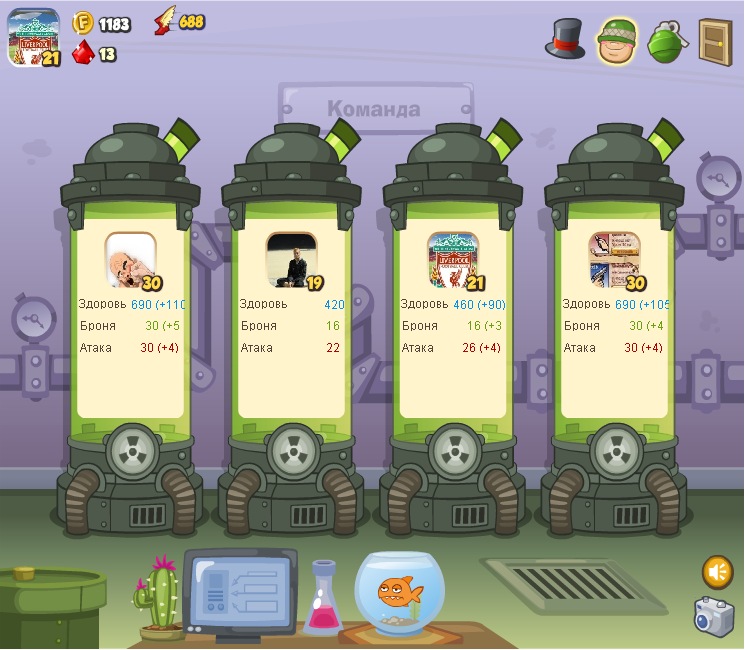This screenshot has width=745, height=650.
Task: Pick the level 30 collage-avatar teammate
Action: coord(614,259)
